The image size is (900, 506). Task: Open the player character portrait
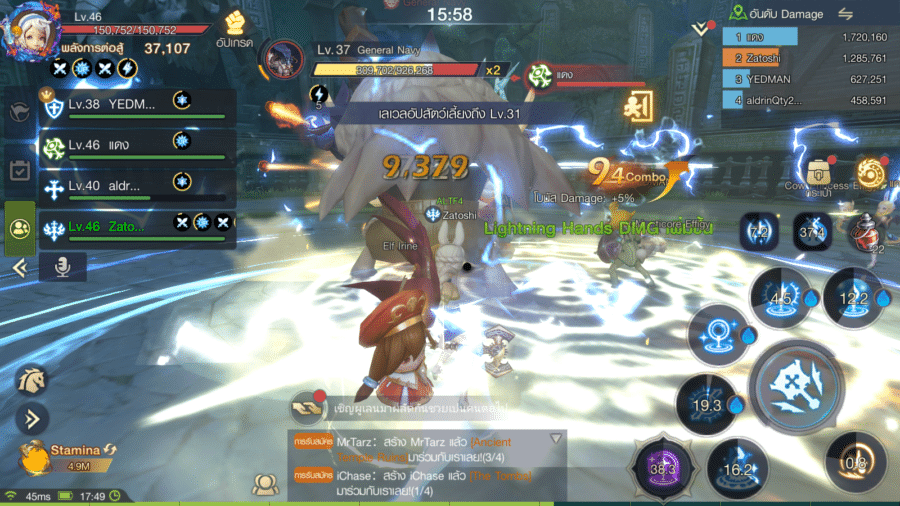[x=31, y=32]
